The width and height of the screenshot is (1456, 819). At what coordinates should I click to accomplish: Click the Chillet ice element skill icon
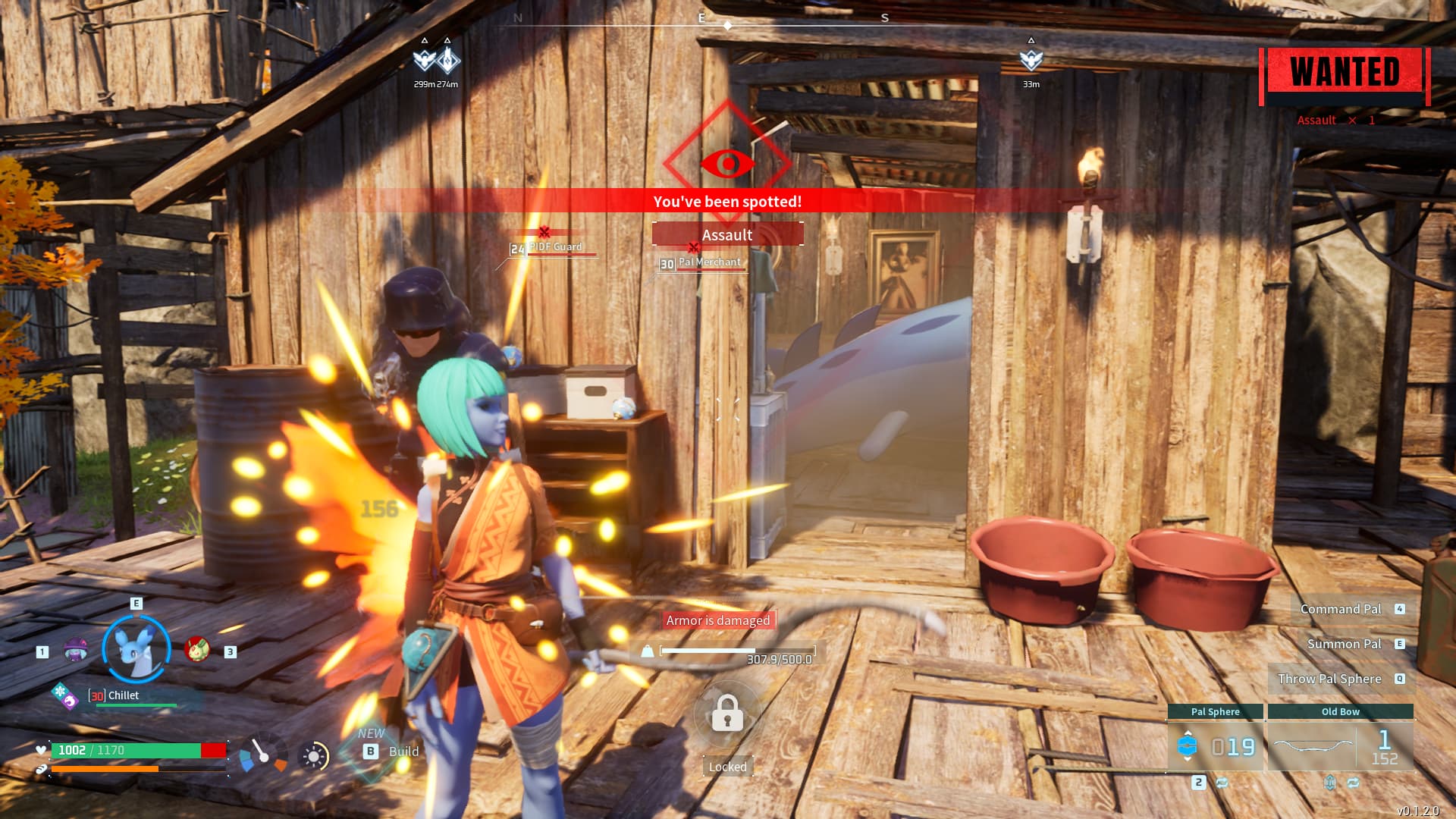click(59, 692)
